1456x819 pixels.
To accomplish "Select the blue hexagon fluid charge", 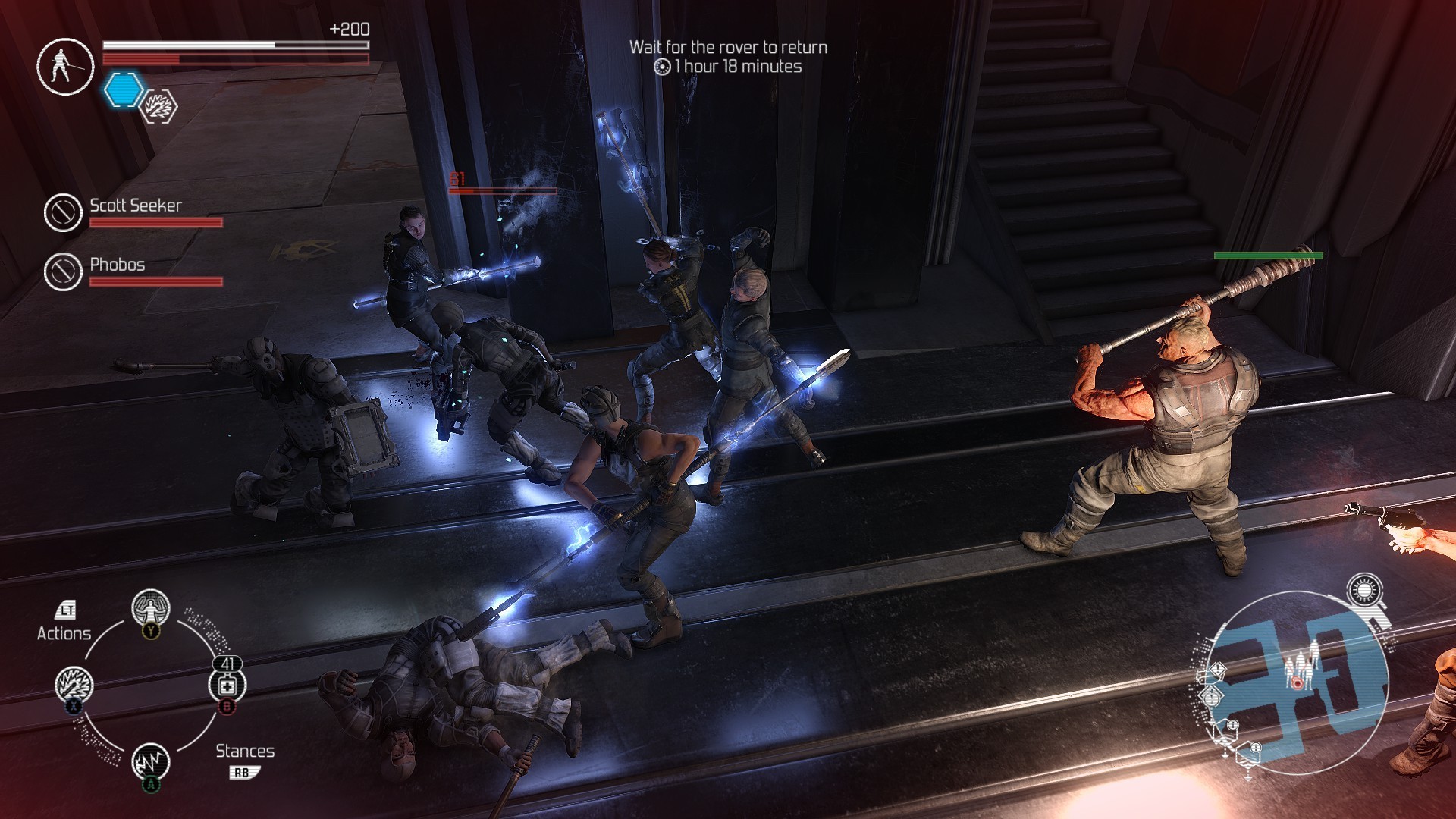I will [x=123, y=89].
